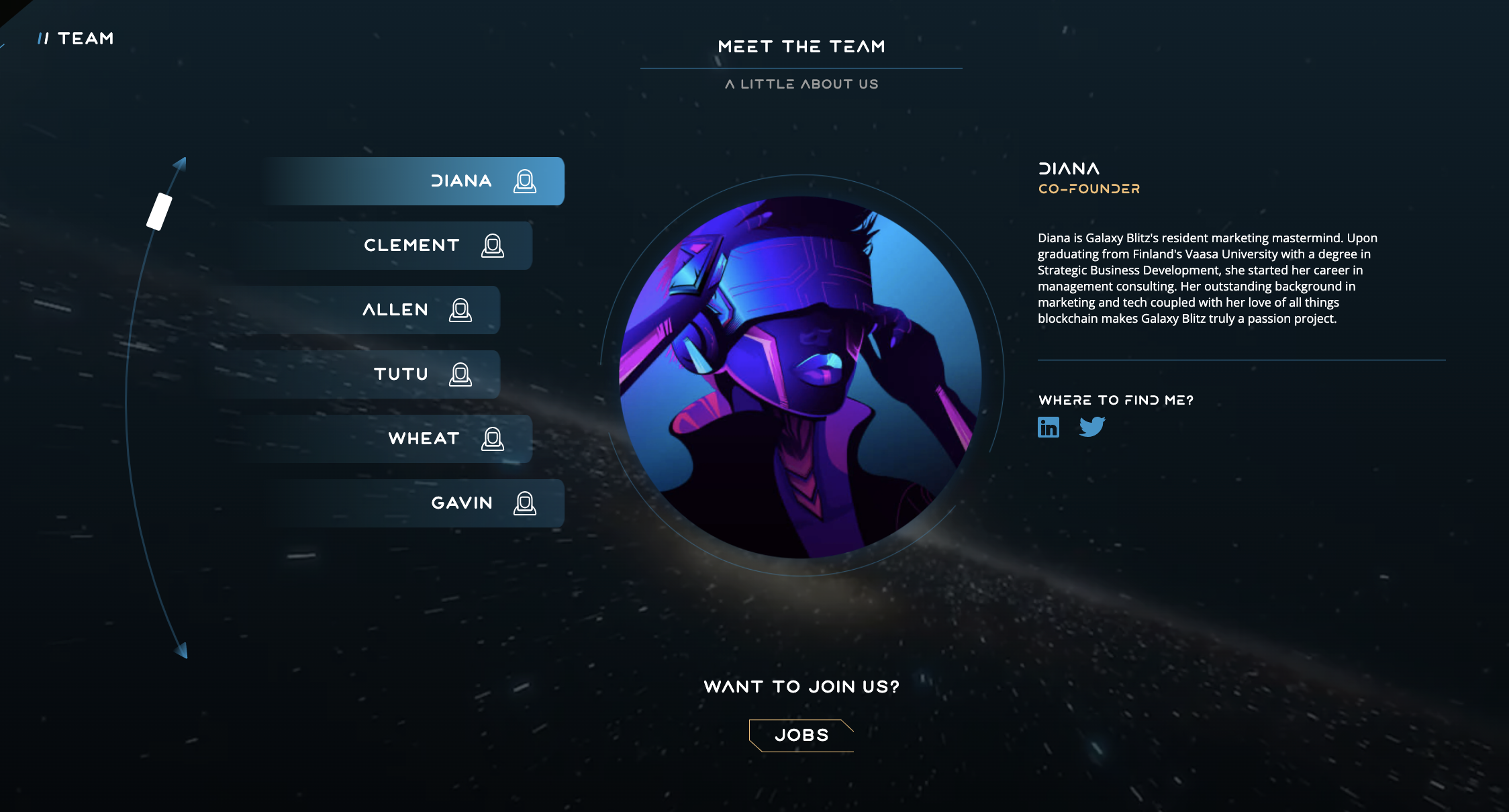The width and height of the screenshot is (1509, 812).
Task: Toggle the highlighted DIANA entry
Action: pos(463,180)
